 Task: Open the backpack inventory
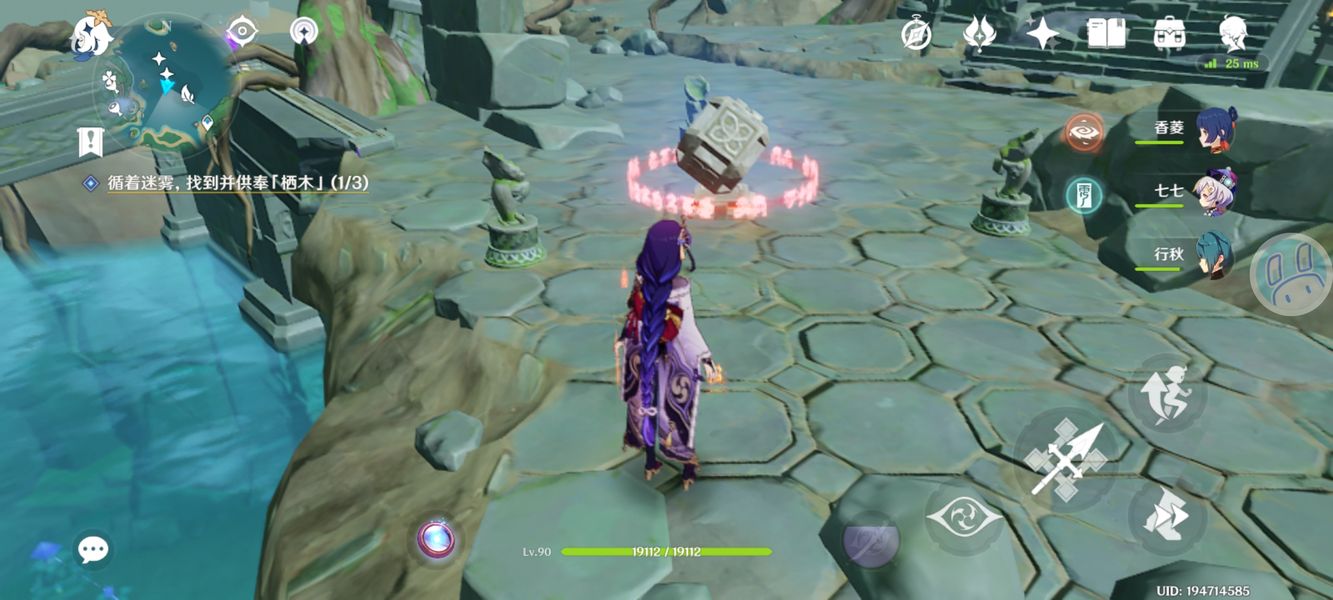tap(1169, 34)
